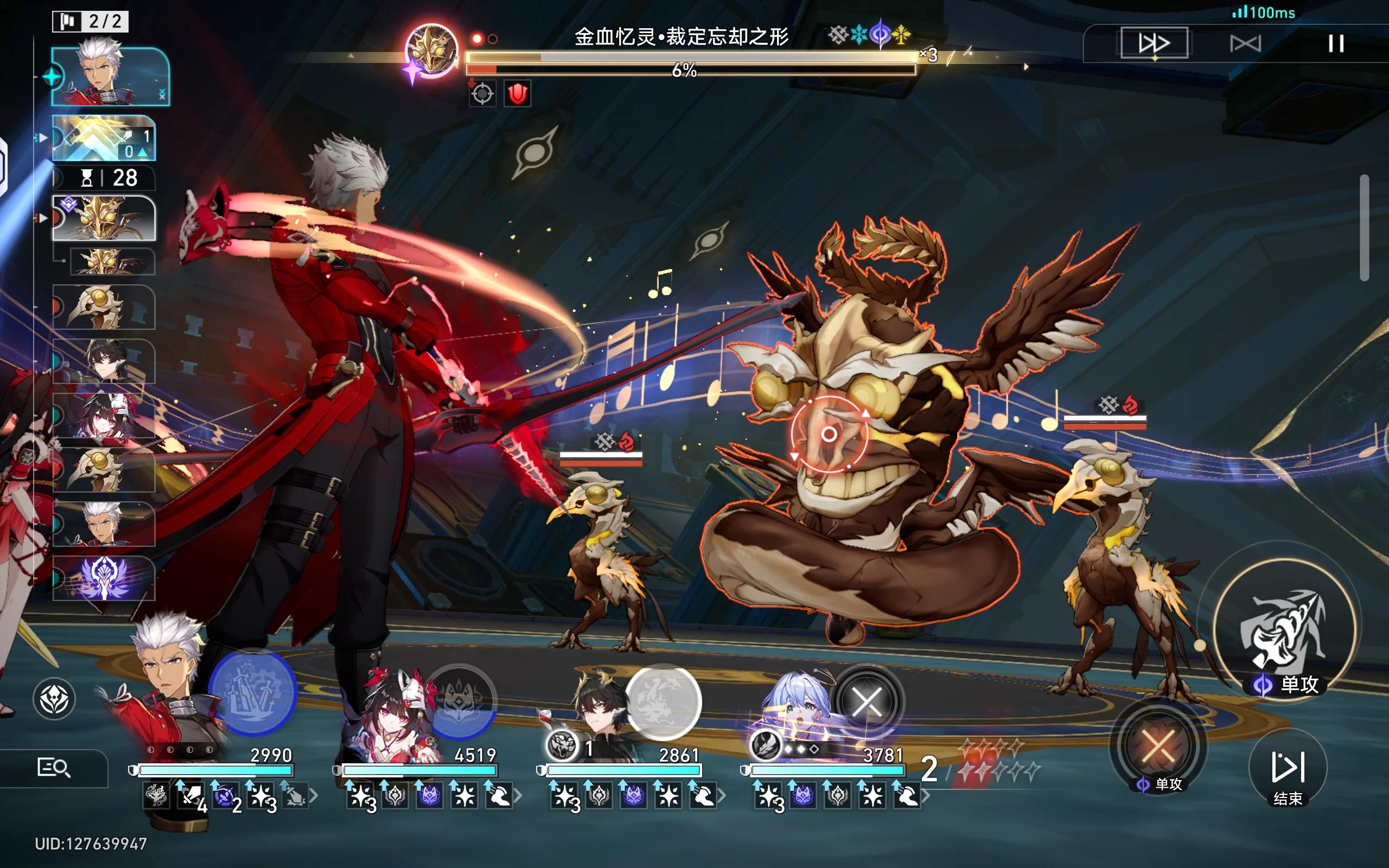This screenshot has width=1389, height=868.
Task: Use the basic attack labelled 单攻
Action: point(1285,629)
